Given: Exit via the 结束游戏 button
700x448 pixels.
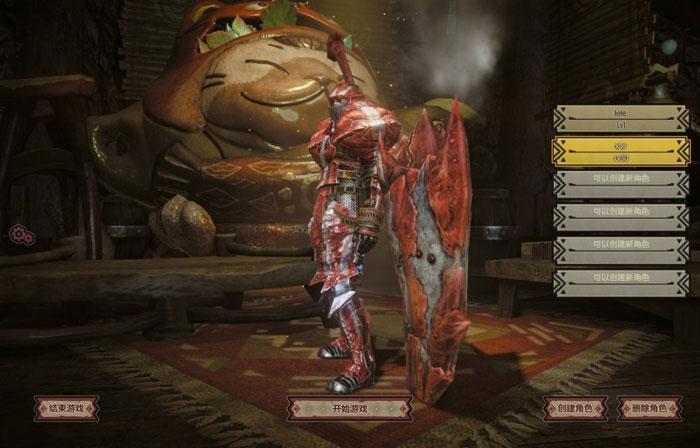Looking at the screenshot, I should pyautogui.click(x=66, y=408).
